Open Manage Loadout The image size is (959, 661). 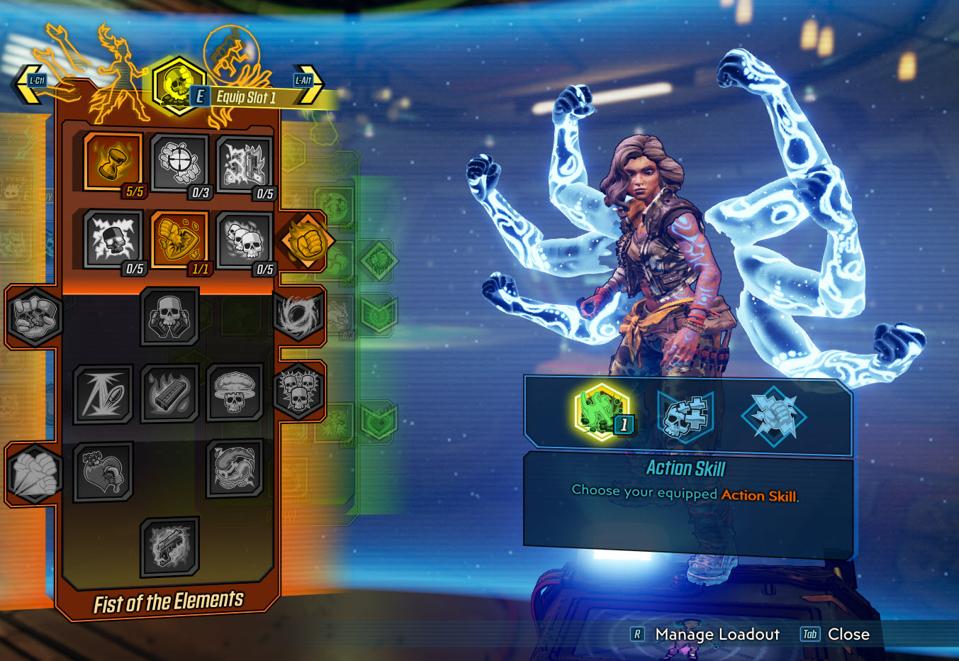(716, 634)
